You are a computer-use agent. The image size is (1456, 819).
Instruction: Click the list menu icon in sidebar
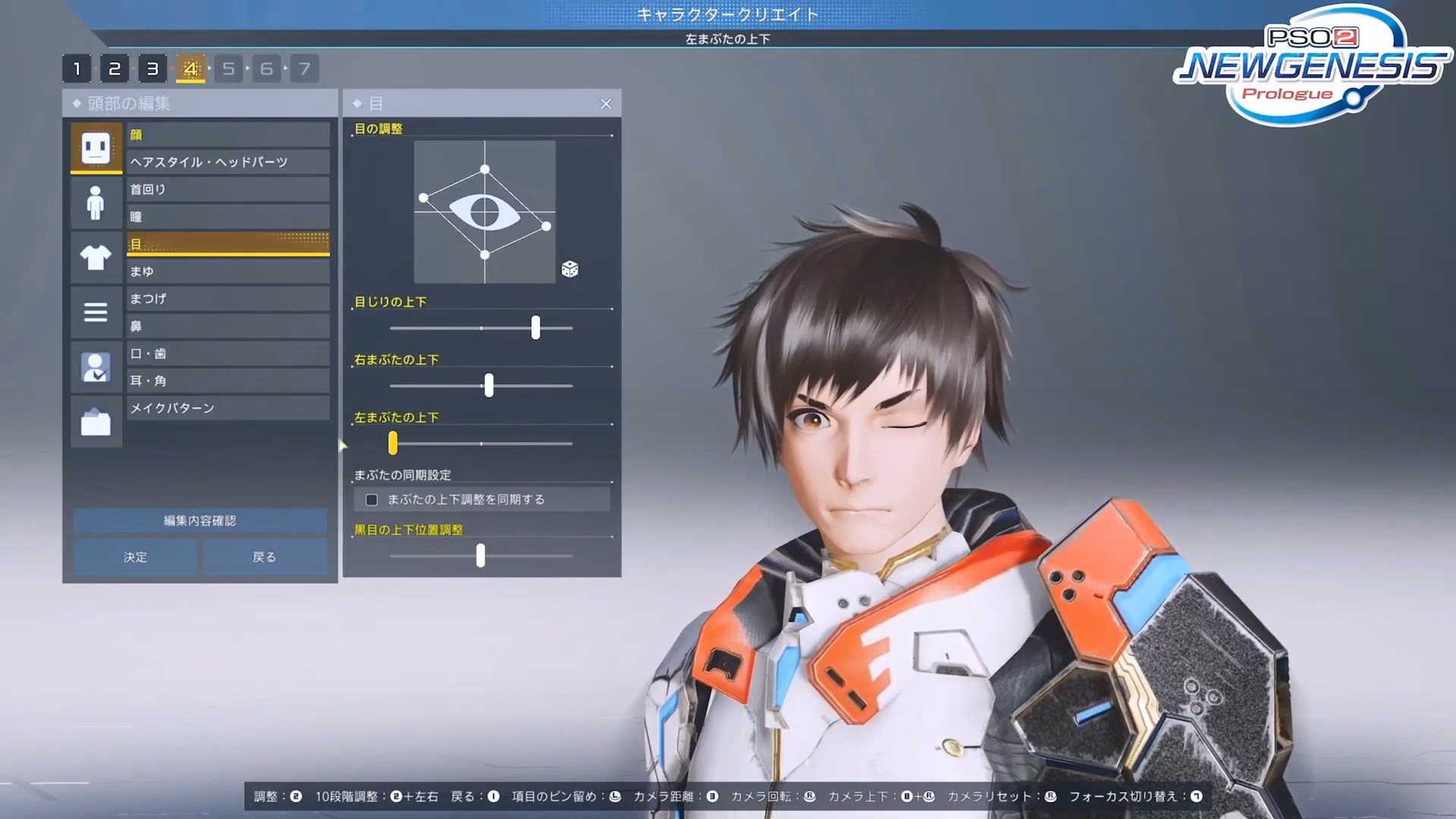[96, 312]
